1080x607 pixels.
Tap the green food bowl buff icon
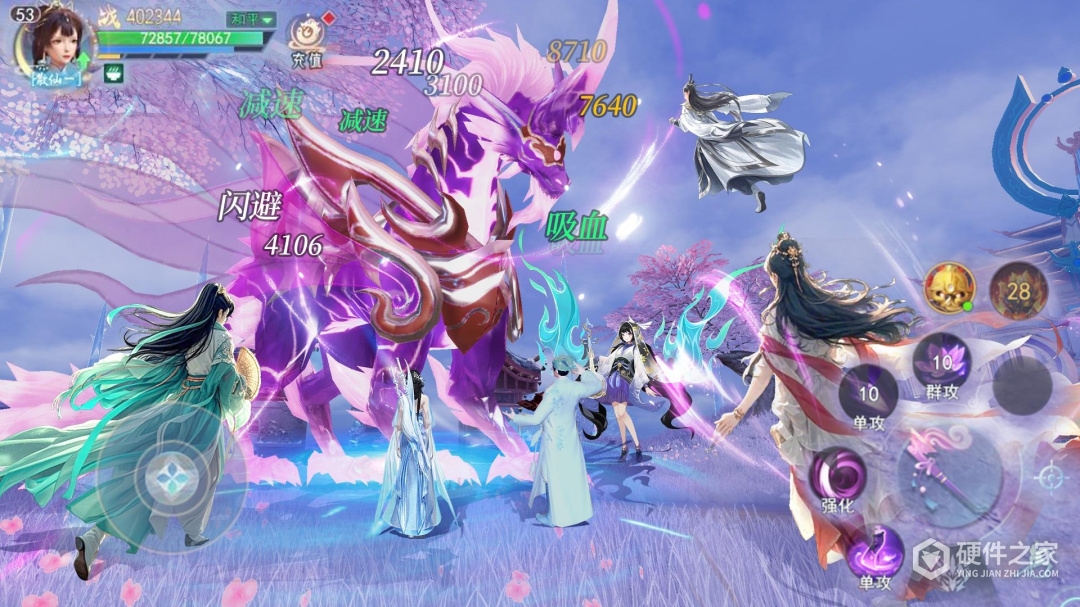coord(112,73)
